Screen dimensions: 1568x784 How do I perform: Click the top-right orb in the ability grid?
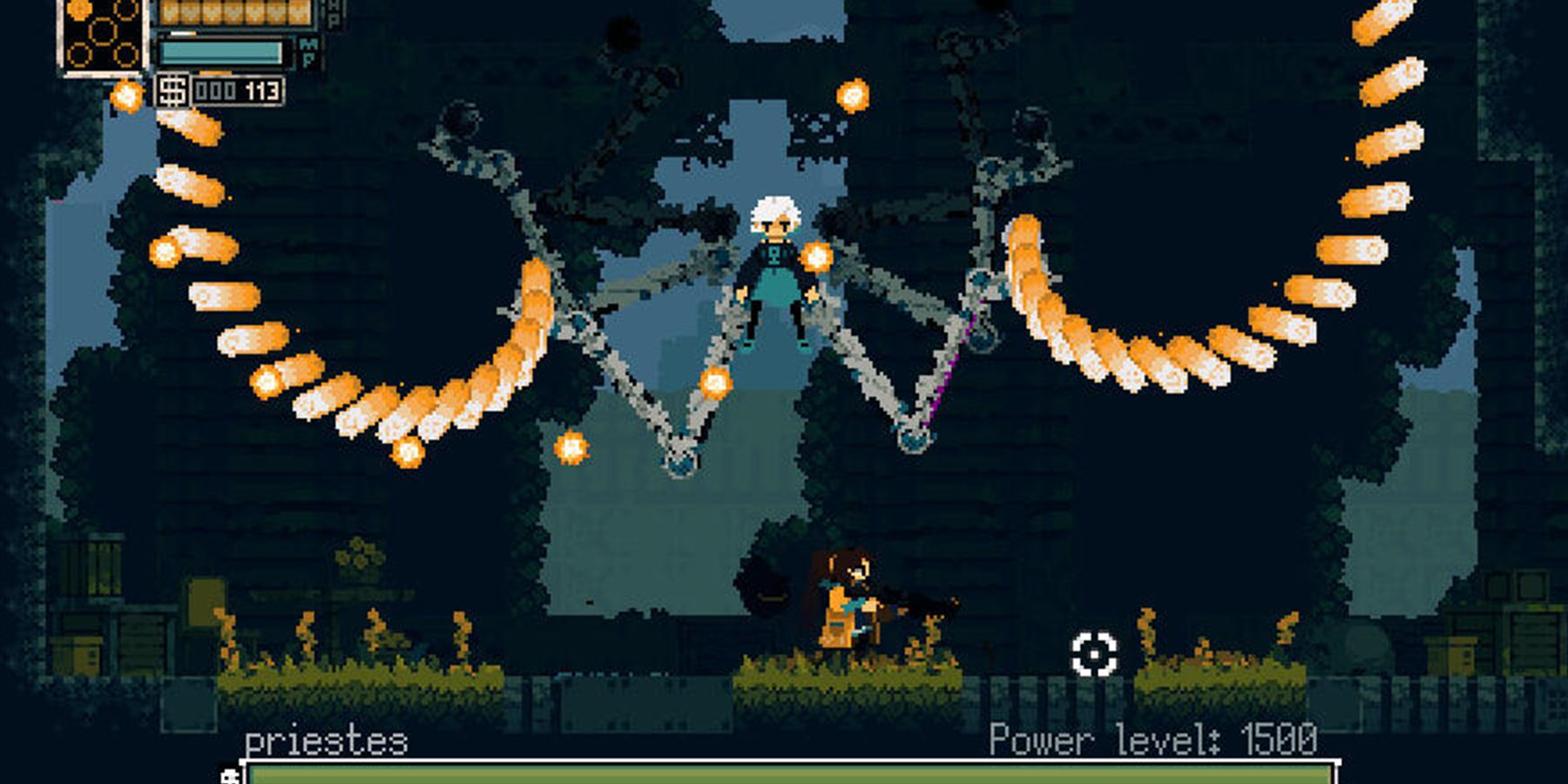[125, 10]
